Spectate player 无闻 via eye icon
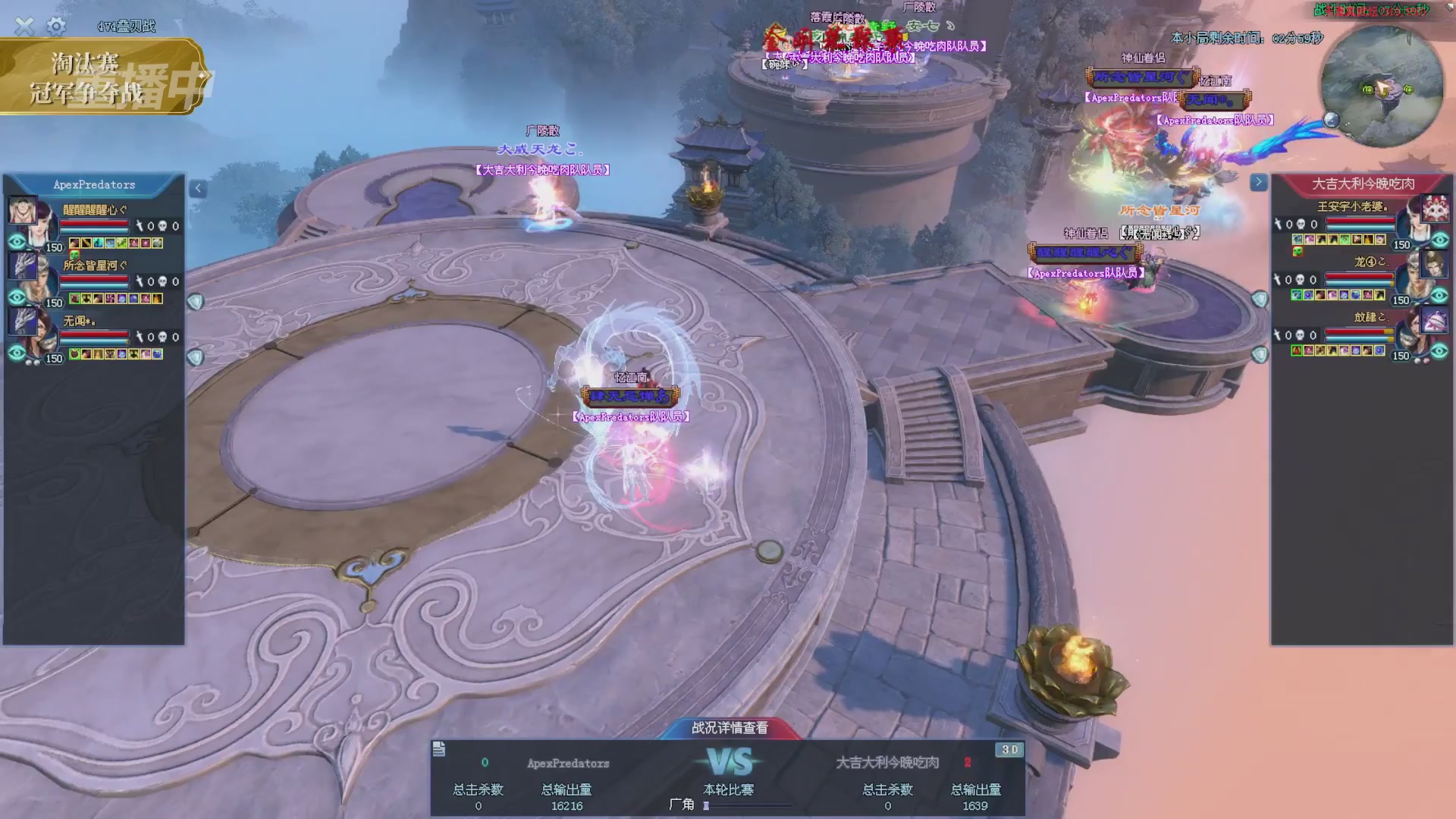This screenshot has width=1456, height=819. 17,353
